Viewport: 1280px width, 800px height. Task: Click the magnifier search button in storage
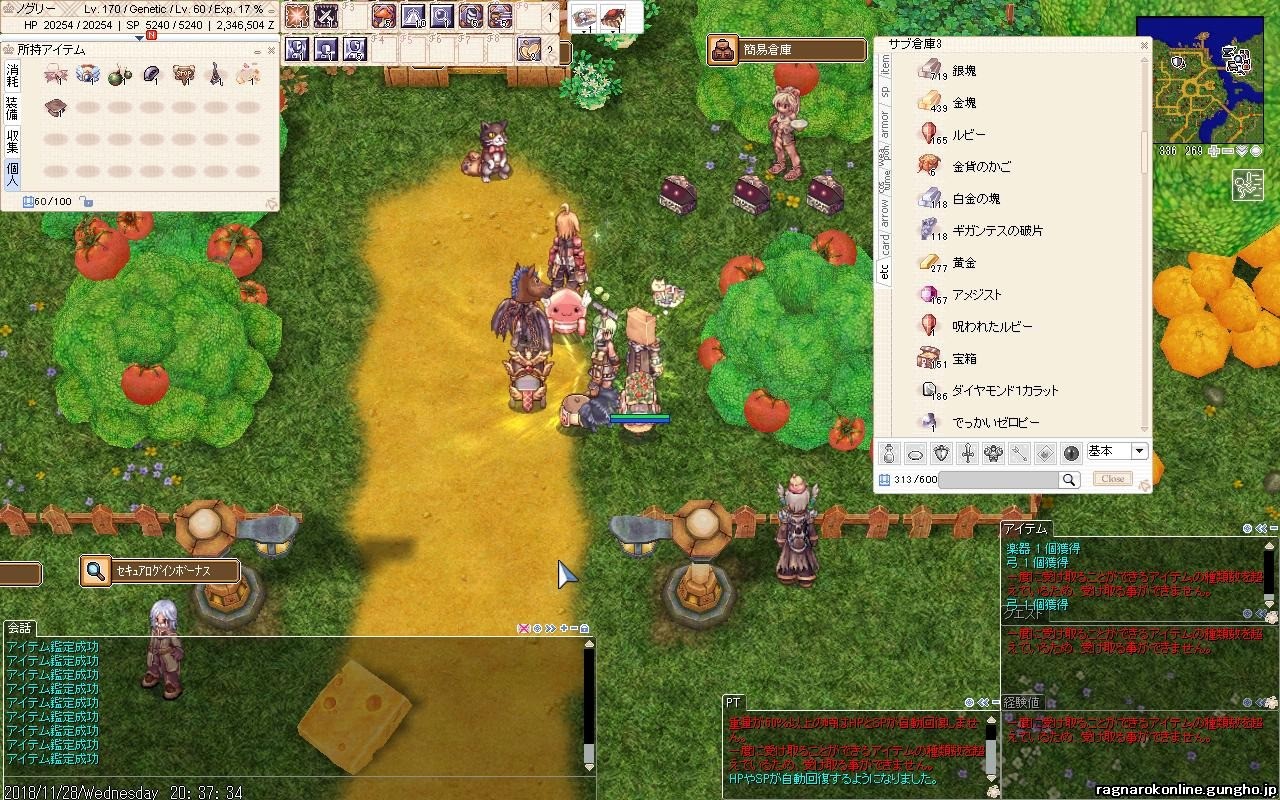pos(1069,480)
